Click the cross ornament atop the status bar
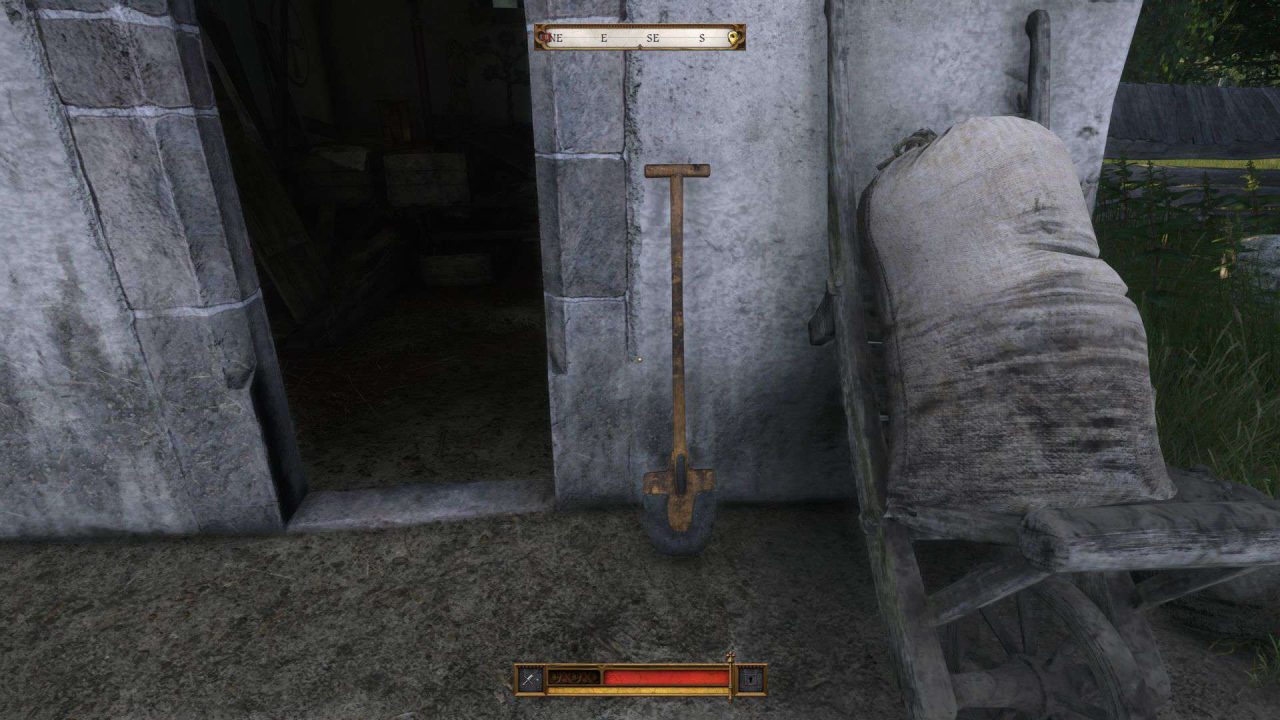The image size is (1280, 720). (x=730, y=655)
